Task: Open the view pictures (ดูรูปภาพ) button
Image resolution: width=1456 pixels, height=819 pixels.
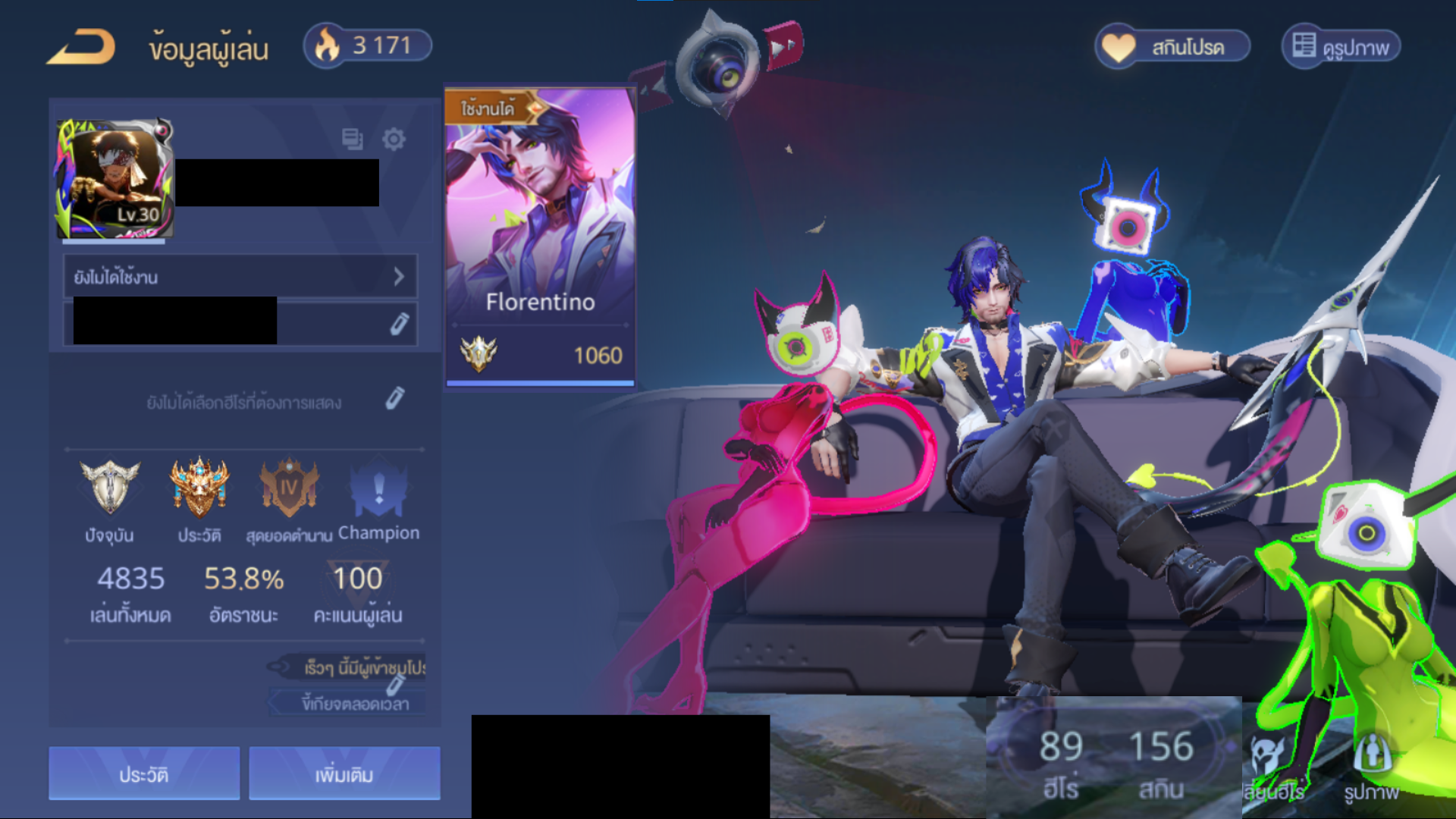Action: (x=1341, y=47)
